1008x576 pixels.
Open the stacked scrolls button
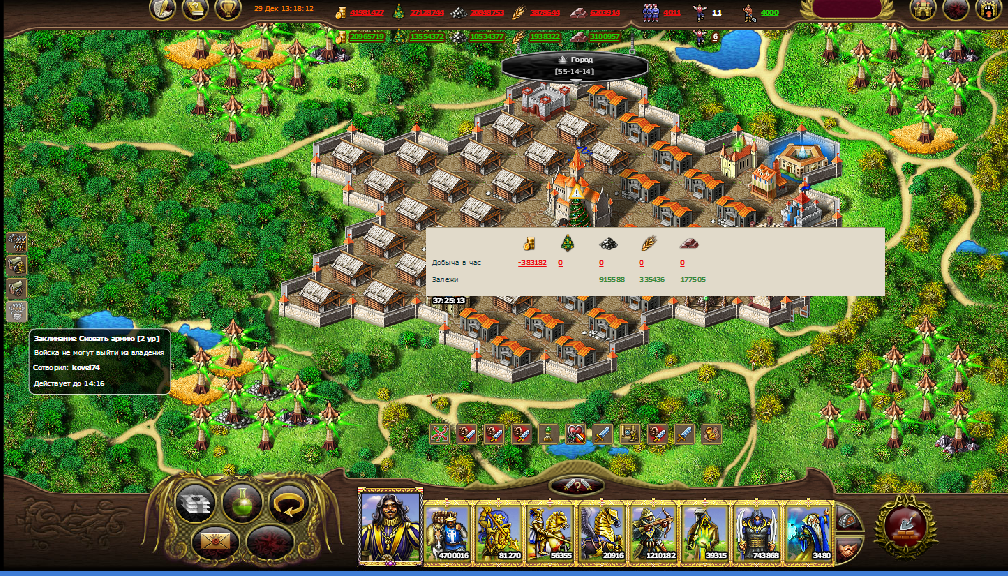[x=196, y=502]
